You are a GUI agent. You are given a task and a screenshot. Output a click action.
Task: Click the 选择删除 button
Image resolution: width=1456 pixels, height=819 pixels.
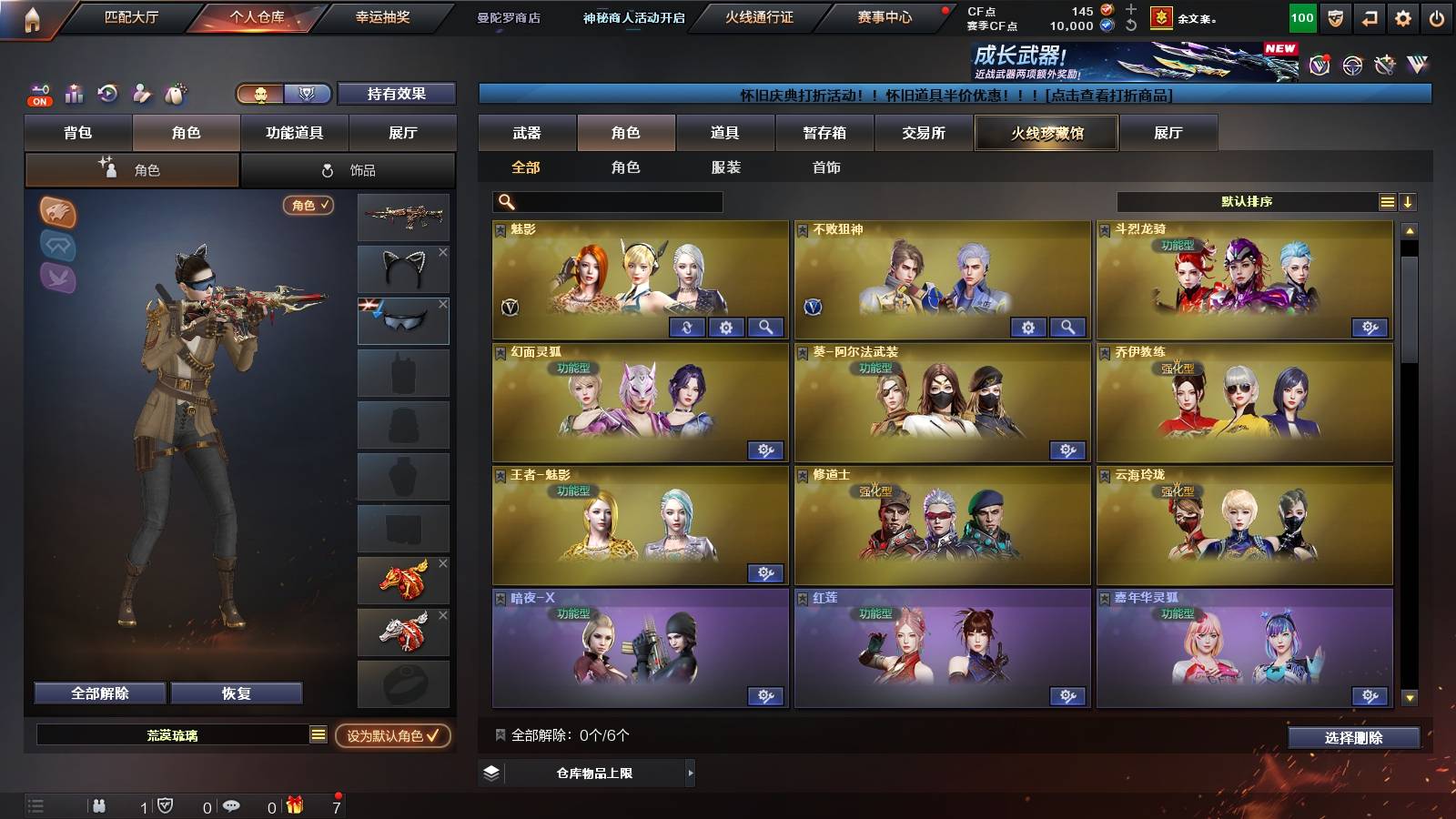(1355, 738)
